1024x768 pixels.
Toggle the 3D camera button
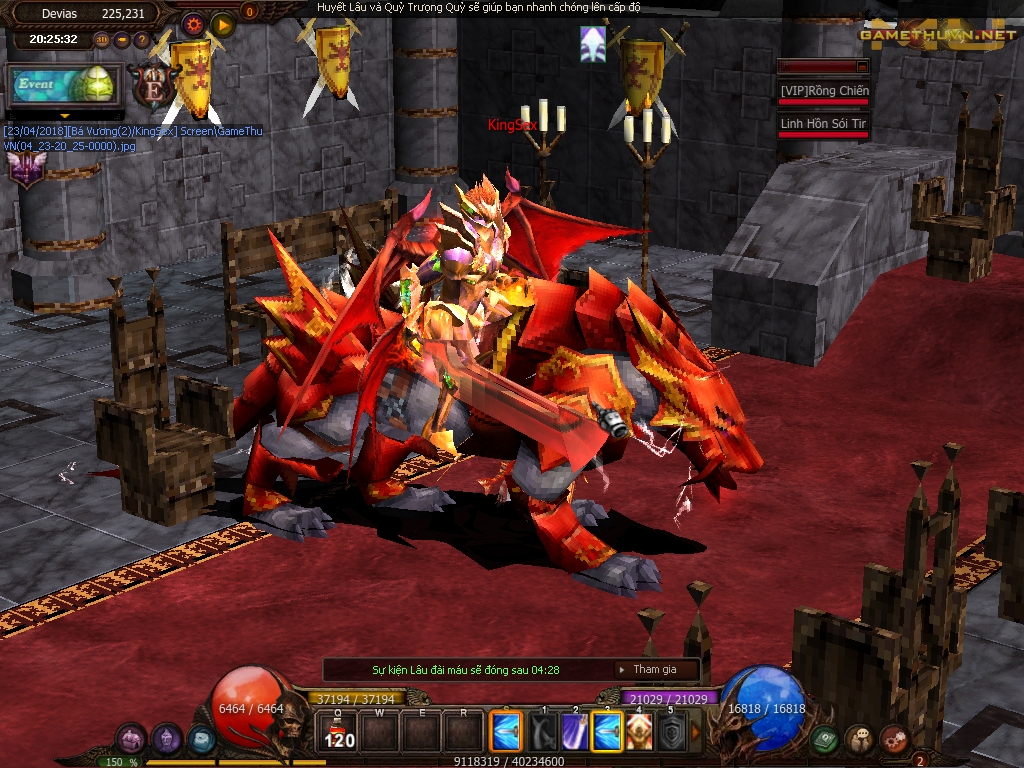102,40
